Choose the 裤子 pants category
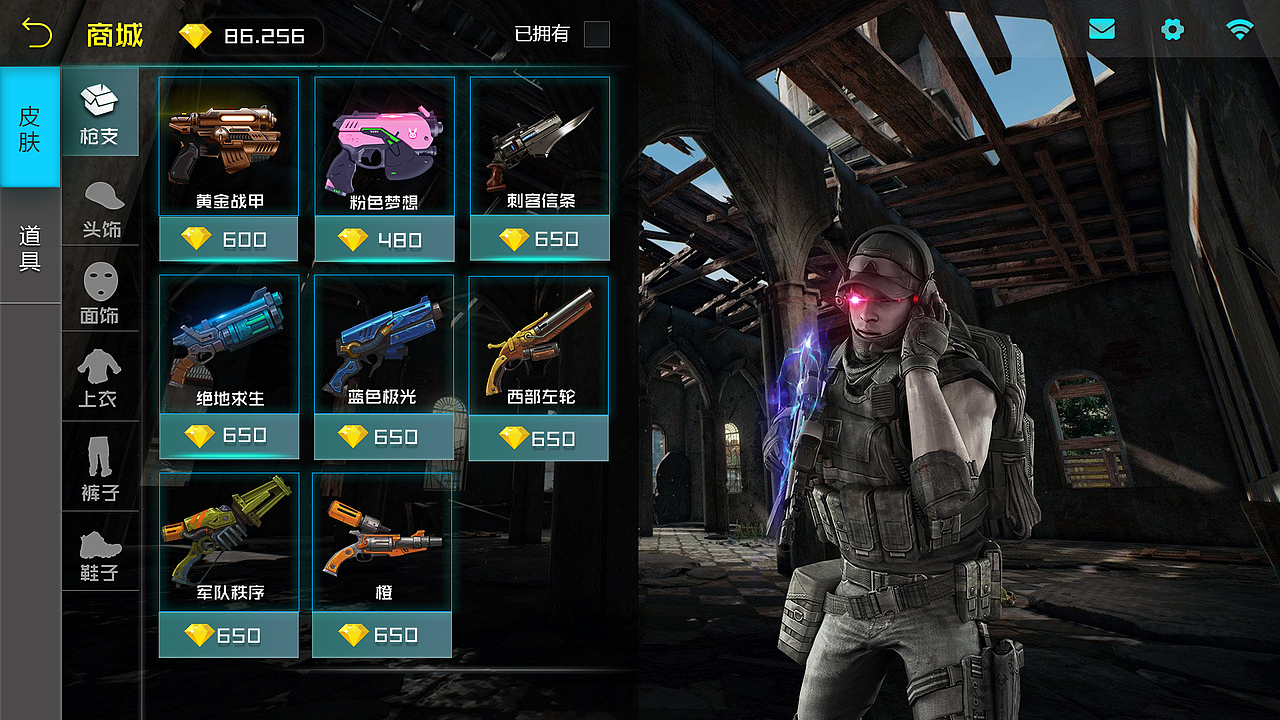This screenshot has height=720, width=1280. click(x=100, y=466)
